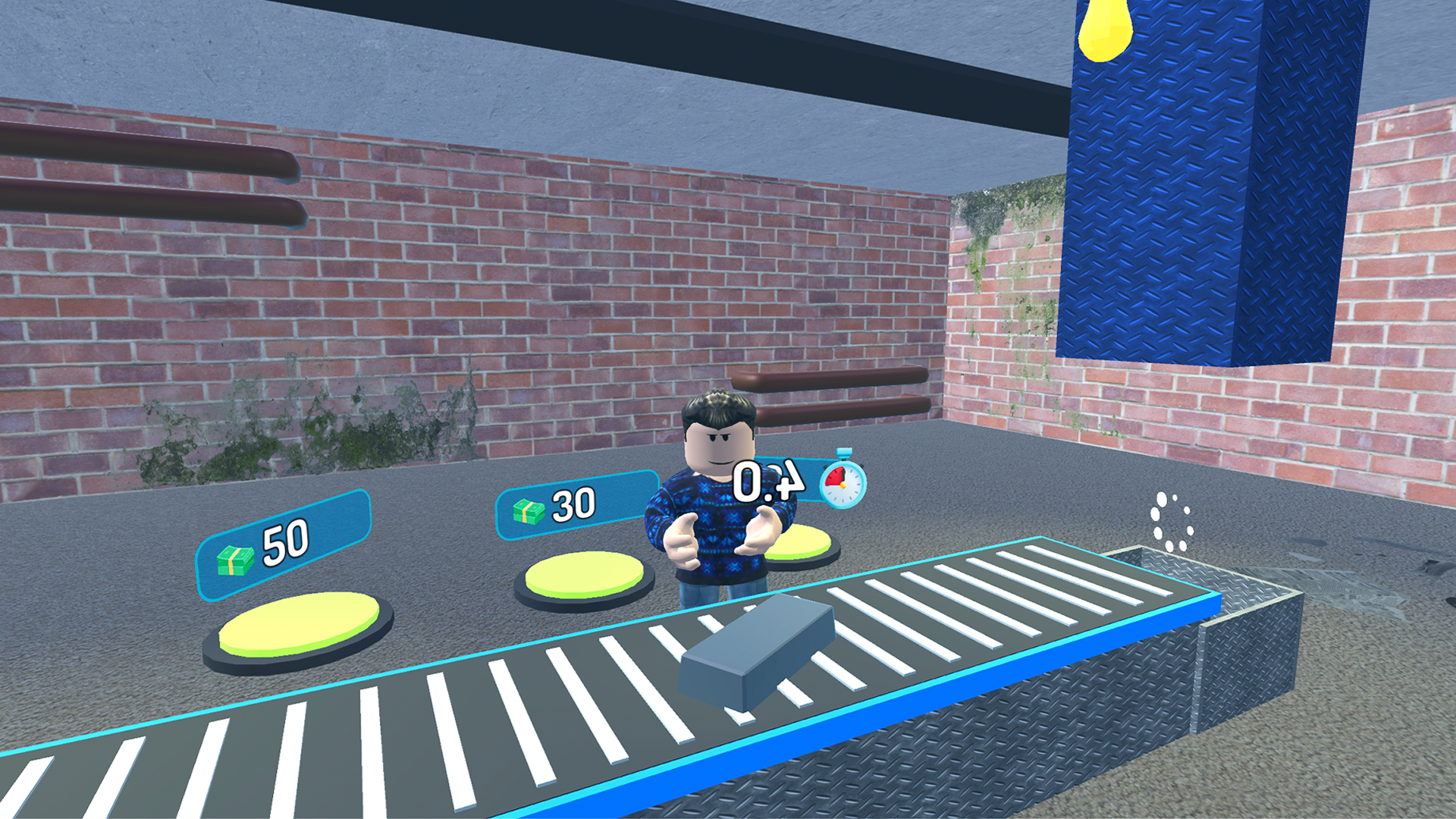1456x819 pixels.
Task: Select the 30 cost price banner
Action: [x=576, y=504]
